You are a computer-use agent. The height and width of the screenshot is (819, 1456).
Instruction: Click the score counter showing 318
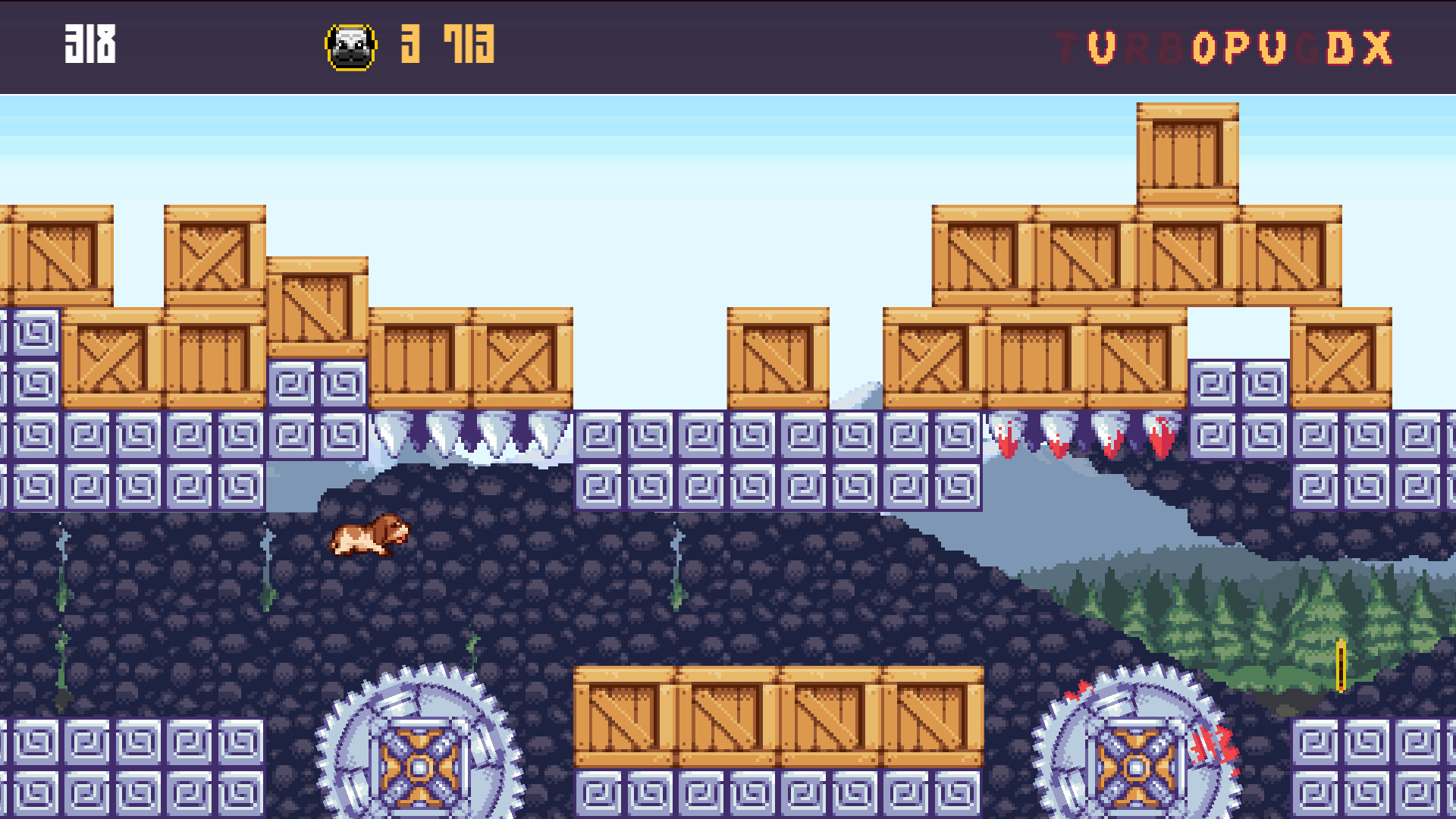(90, 44)
